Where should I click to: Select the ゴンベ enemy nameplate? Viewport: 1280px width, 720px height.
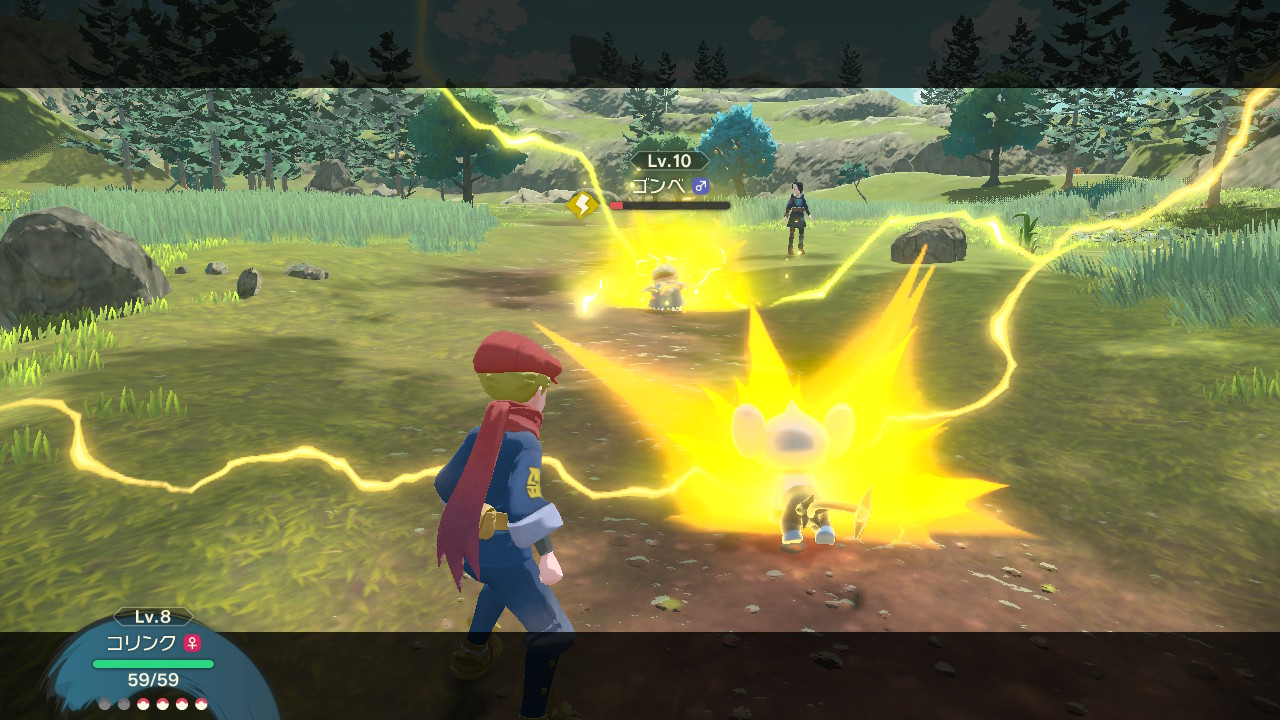point(670,186)
